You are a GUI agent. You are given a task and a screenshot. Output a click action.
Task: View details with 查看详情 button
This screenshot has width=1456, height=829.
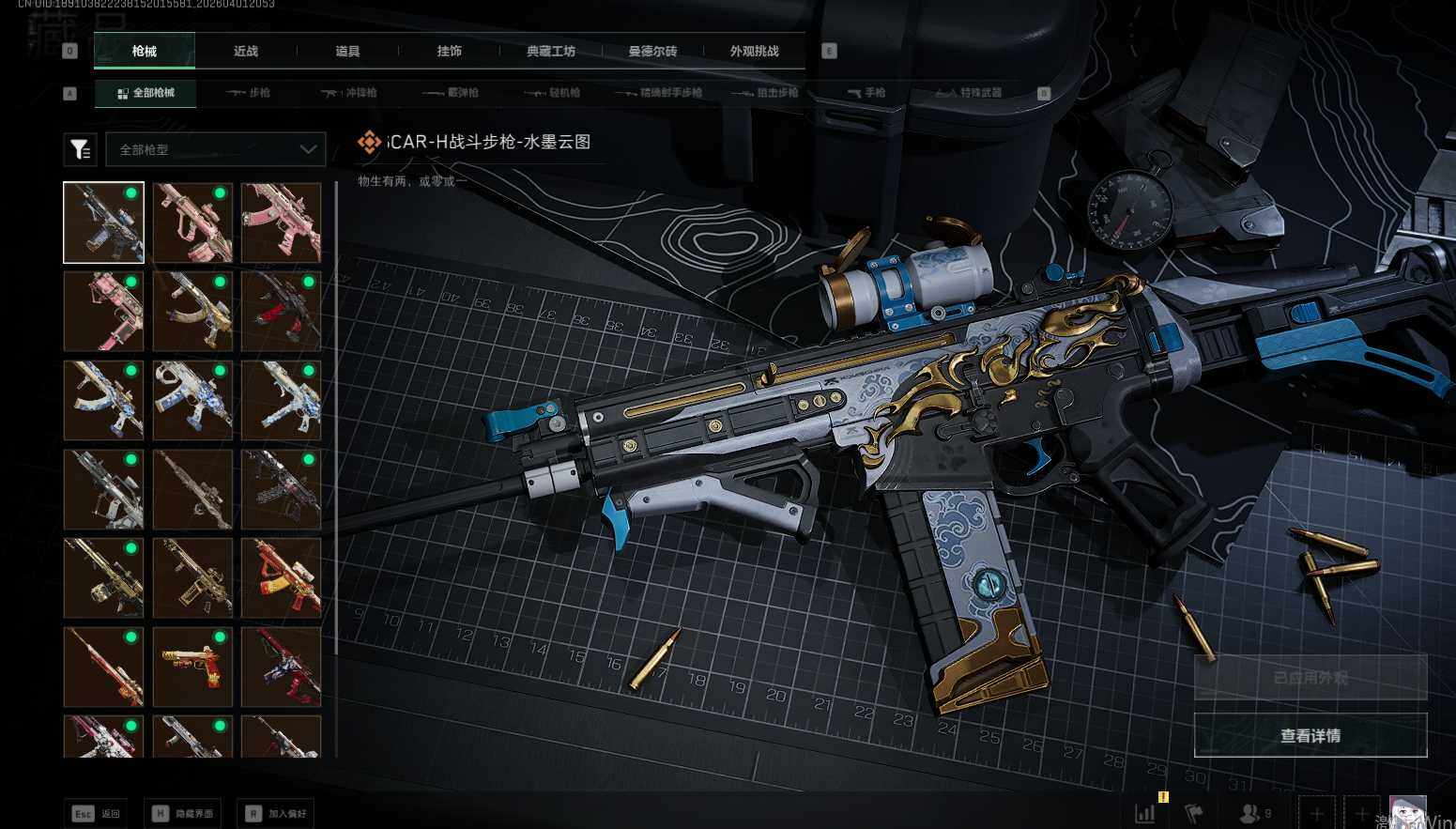click(1310, 735)
